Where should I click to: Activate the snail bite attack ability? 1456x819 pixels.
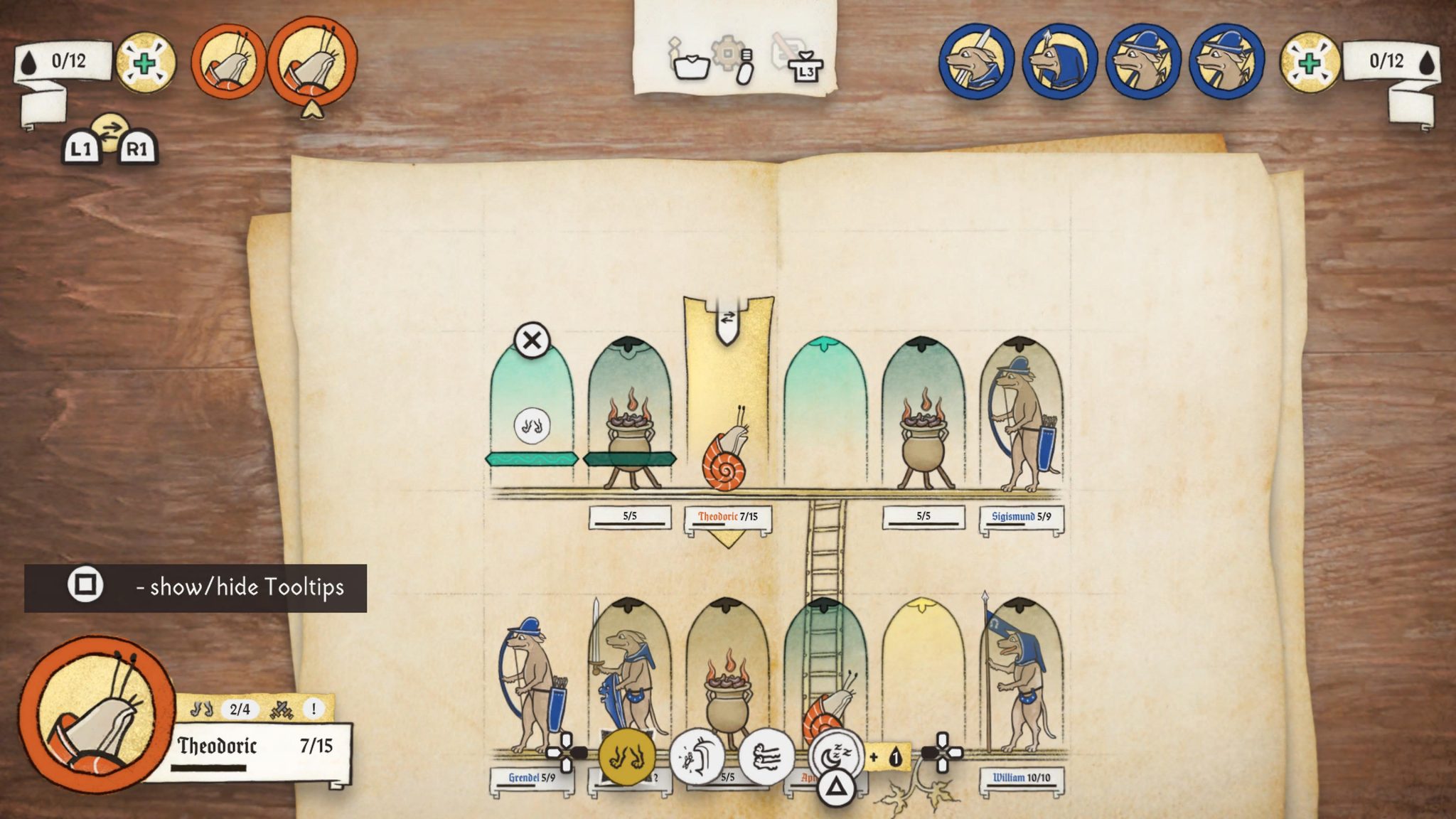[697, 756]
